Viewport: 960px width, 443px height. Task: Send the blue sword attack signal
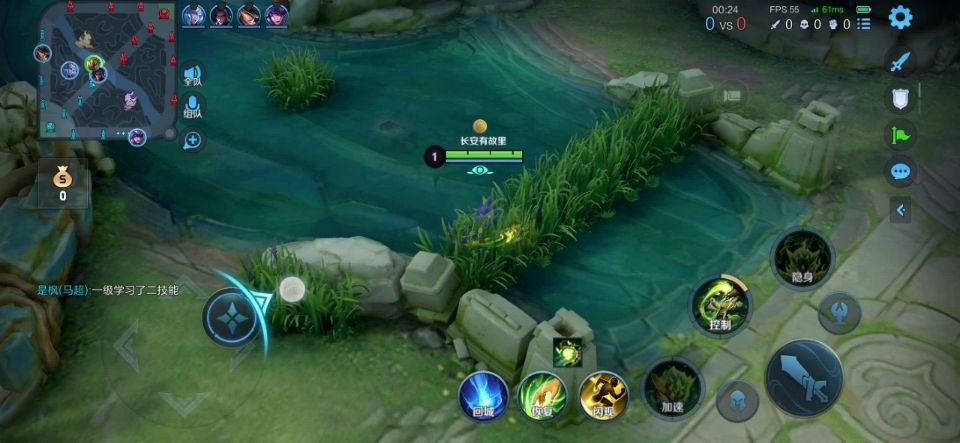point(901,62)
